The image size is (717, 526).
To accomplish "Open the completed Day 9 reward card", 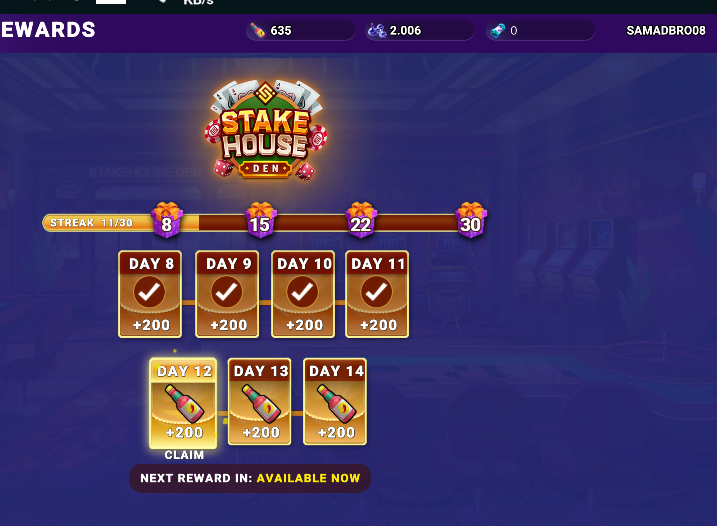I will [227, 294].
